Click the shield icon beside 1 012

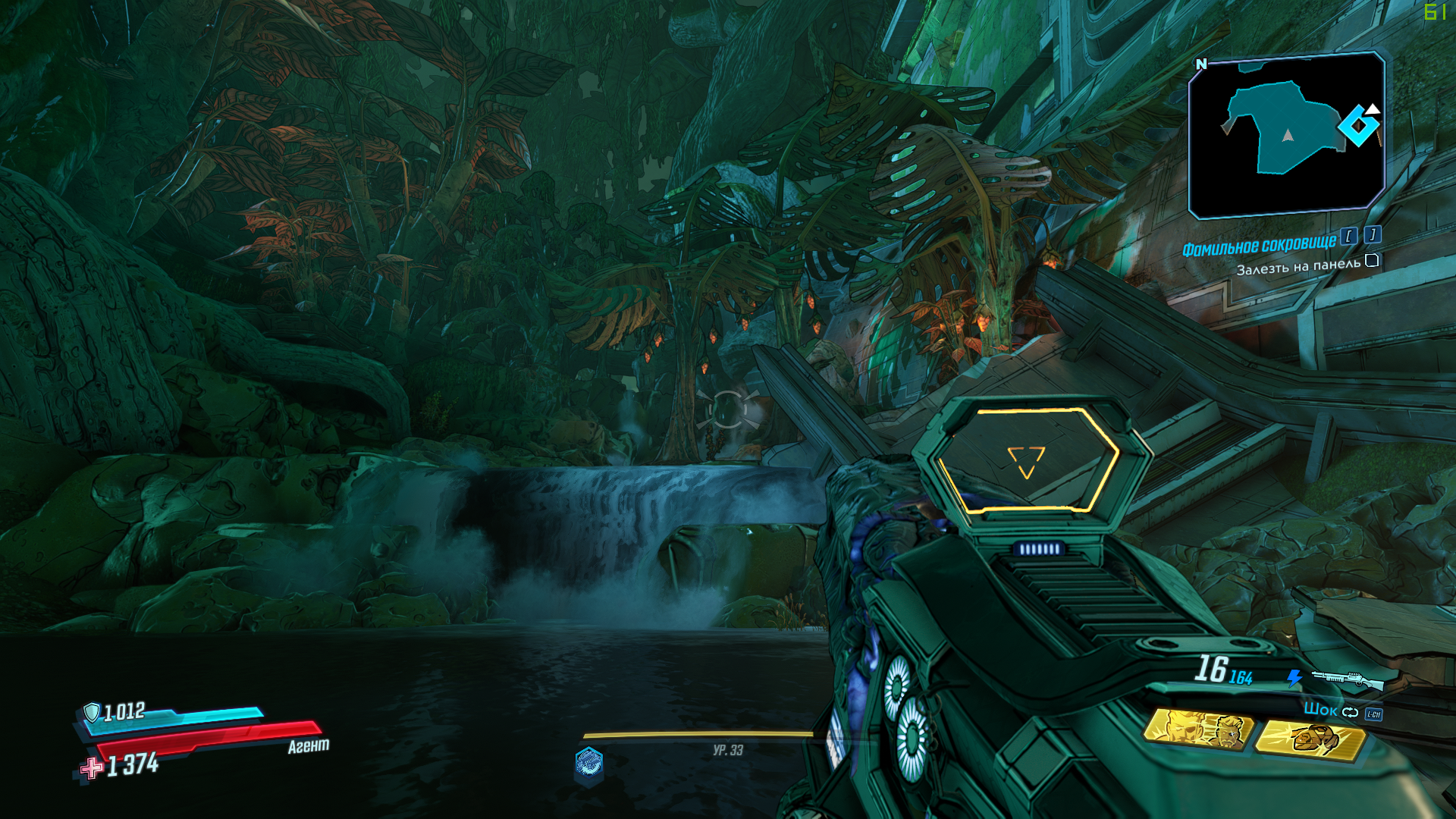[92, 712]
